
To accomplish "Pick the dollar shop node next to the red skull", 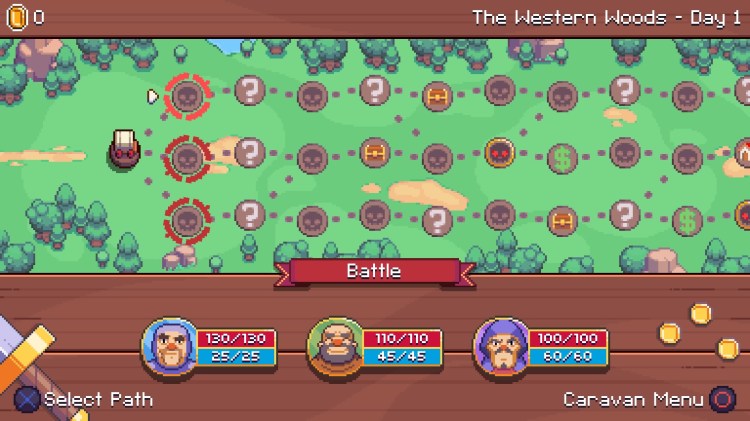I will 561,157.
